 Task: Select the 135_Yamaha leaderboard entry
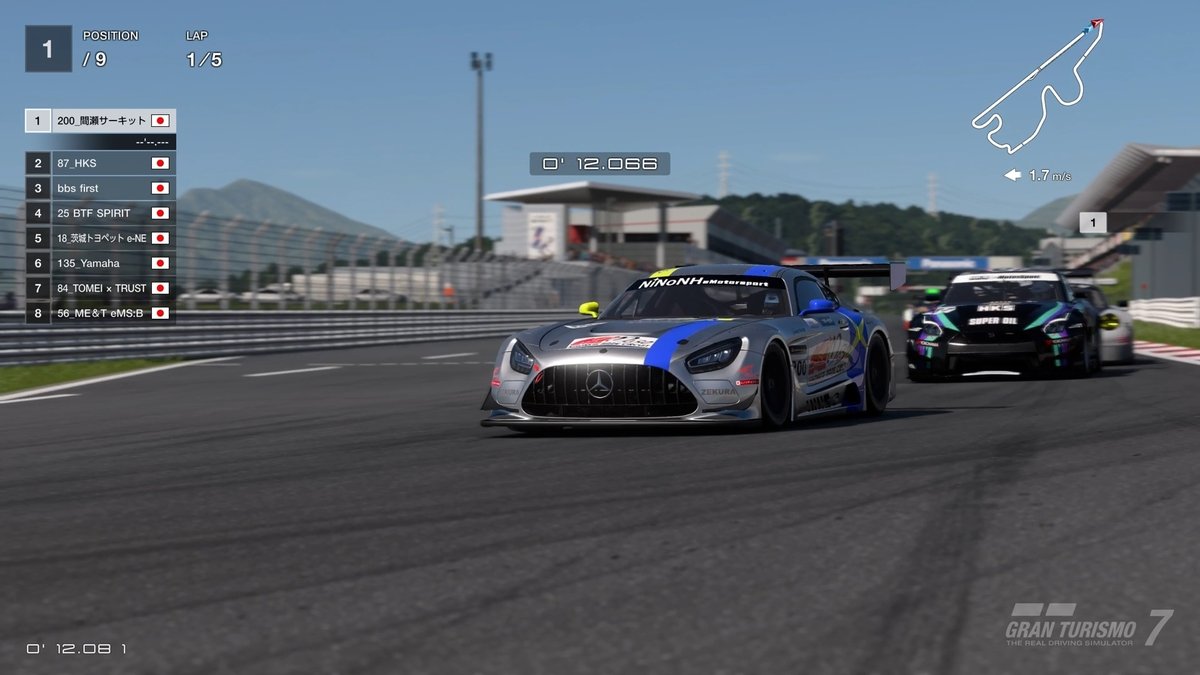coord(100,263)
